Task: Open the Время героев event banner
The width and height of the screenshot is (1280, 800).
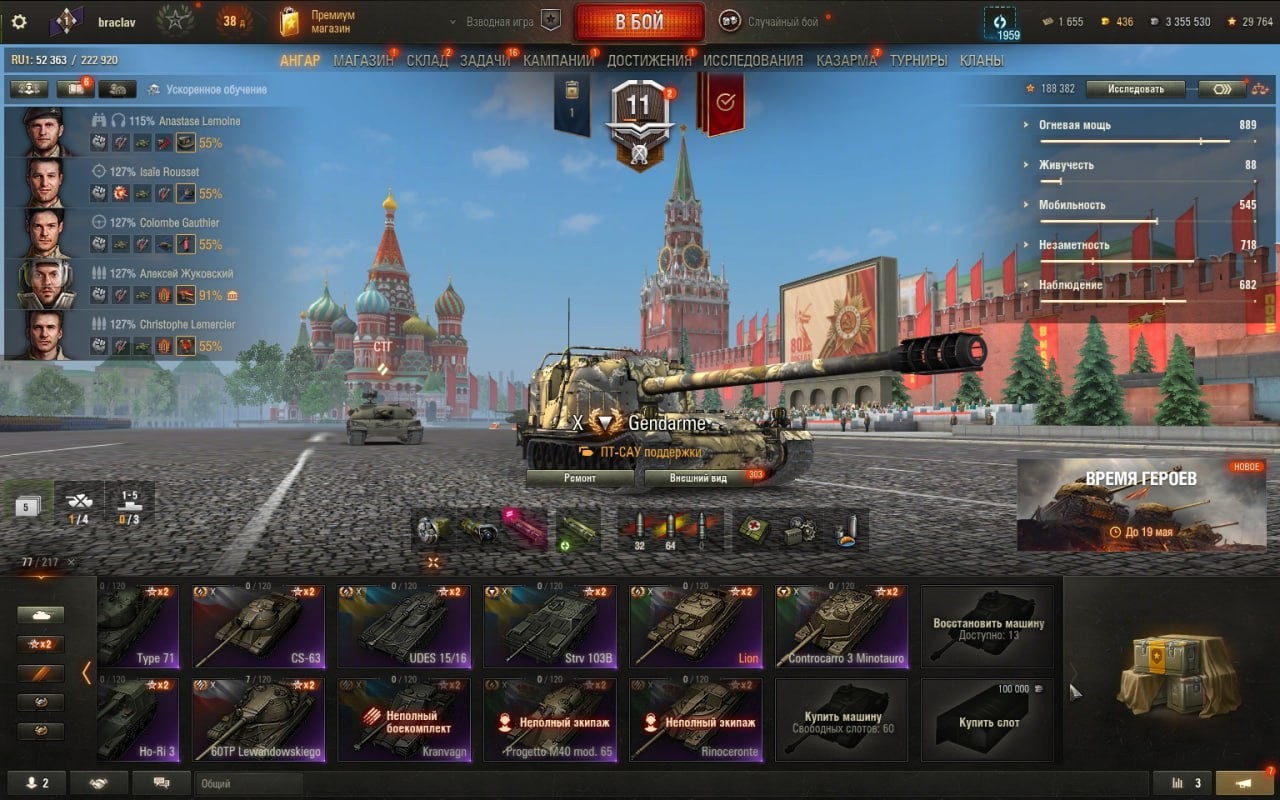Action: coord(1141,505)
